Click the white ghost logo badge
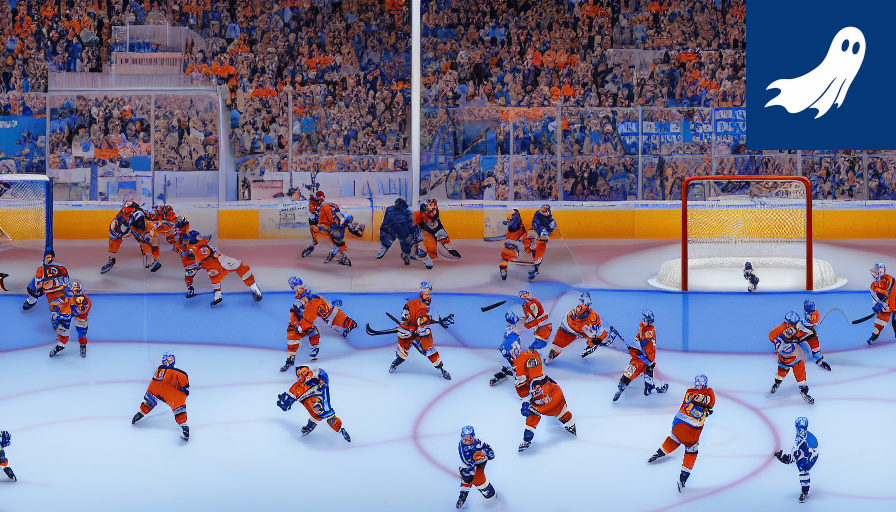 tap(818, 73)
